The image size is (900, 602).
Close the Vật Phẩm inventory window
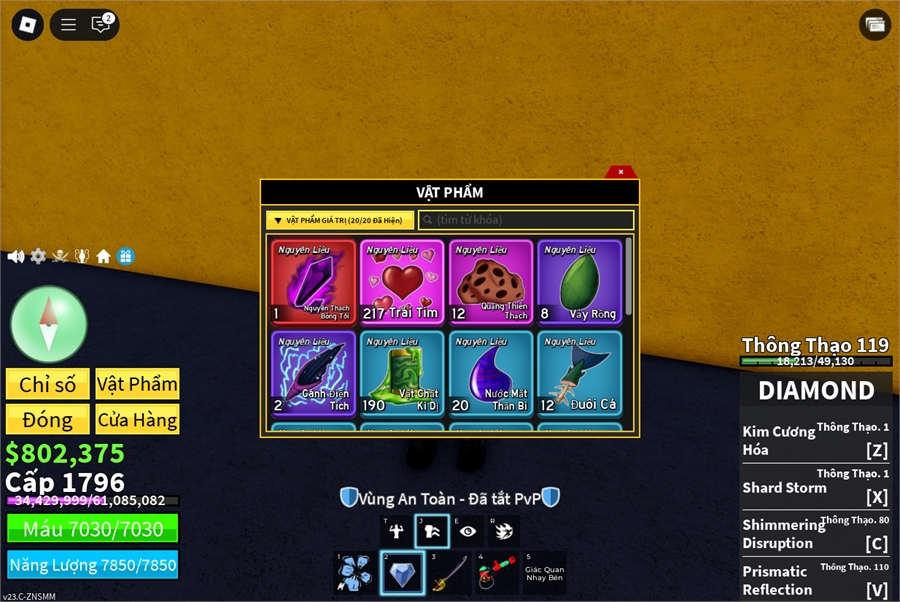click(620, 172)
